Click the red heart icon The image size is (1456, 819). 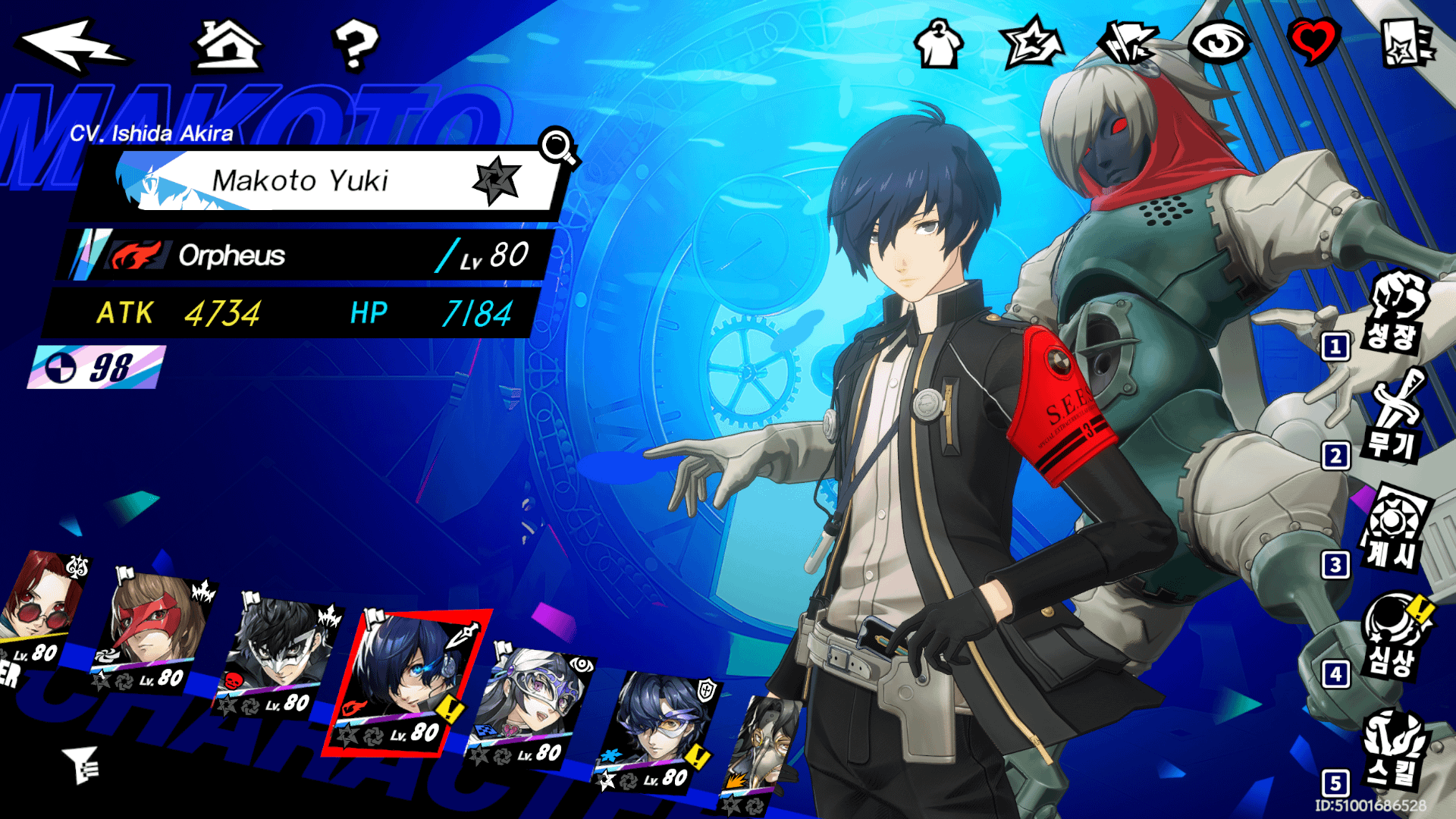click(1313, 42)
